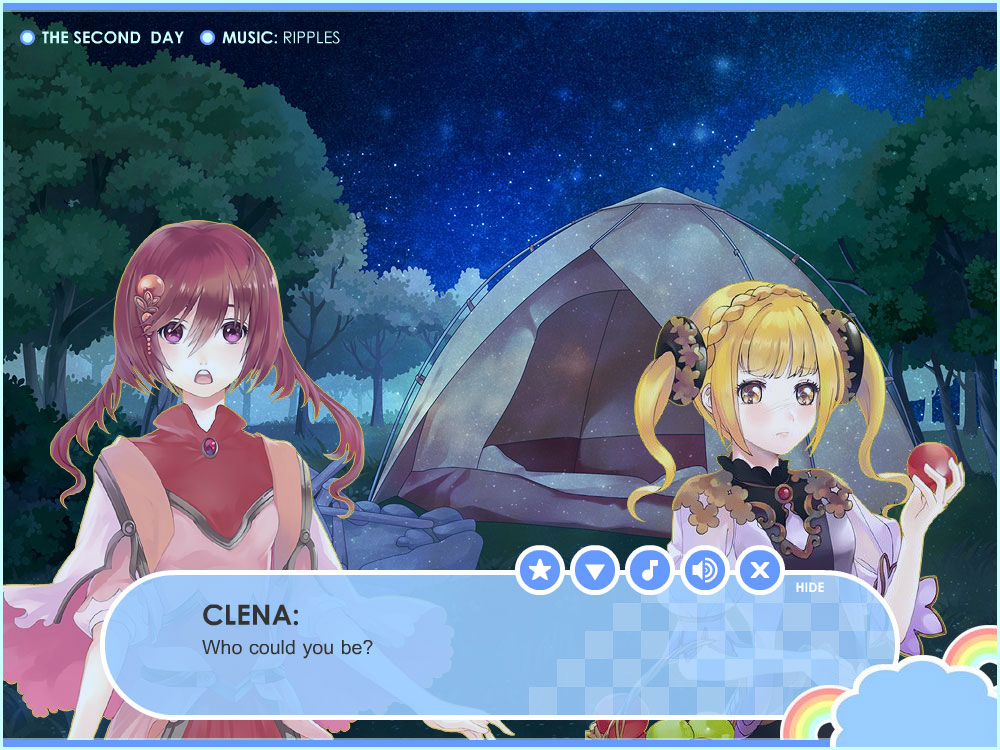Click the round X close button

[x=760, y=571]
